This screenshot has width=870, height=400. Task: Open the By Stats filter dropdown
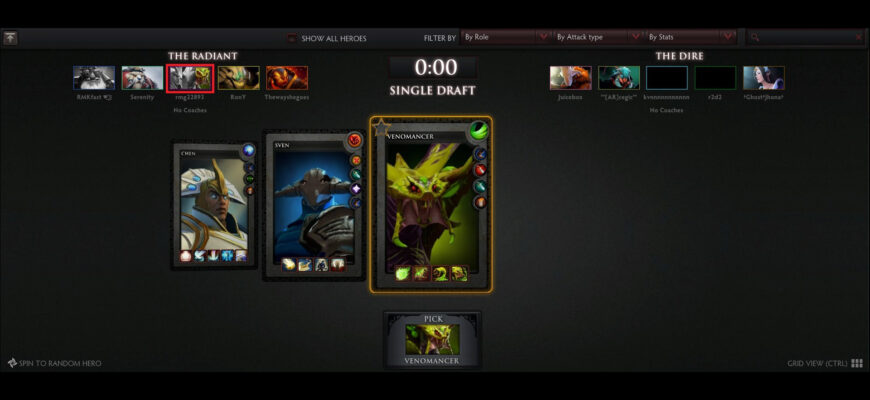coord(689,37)
